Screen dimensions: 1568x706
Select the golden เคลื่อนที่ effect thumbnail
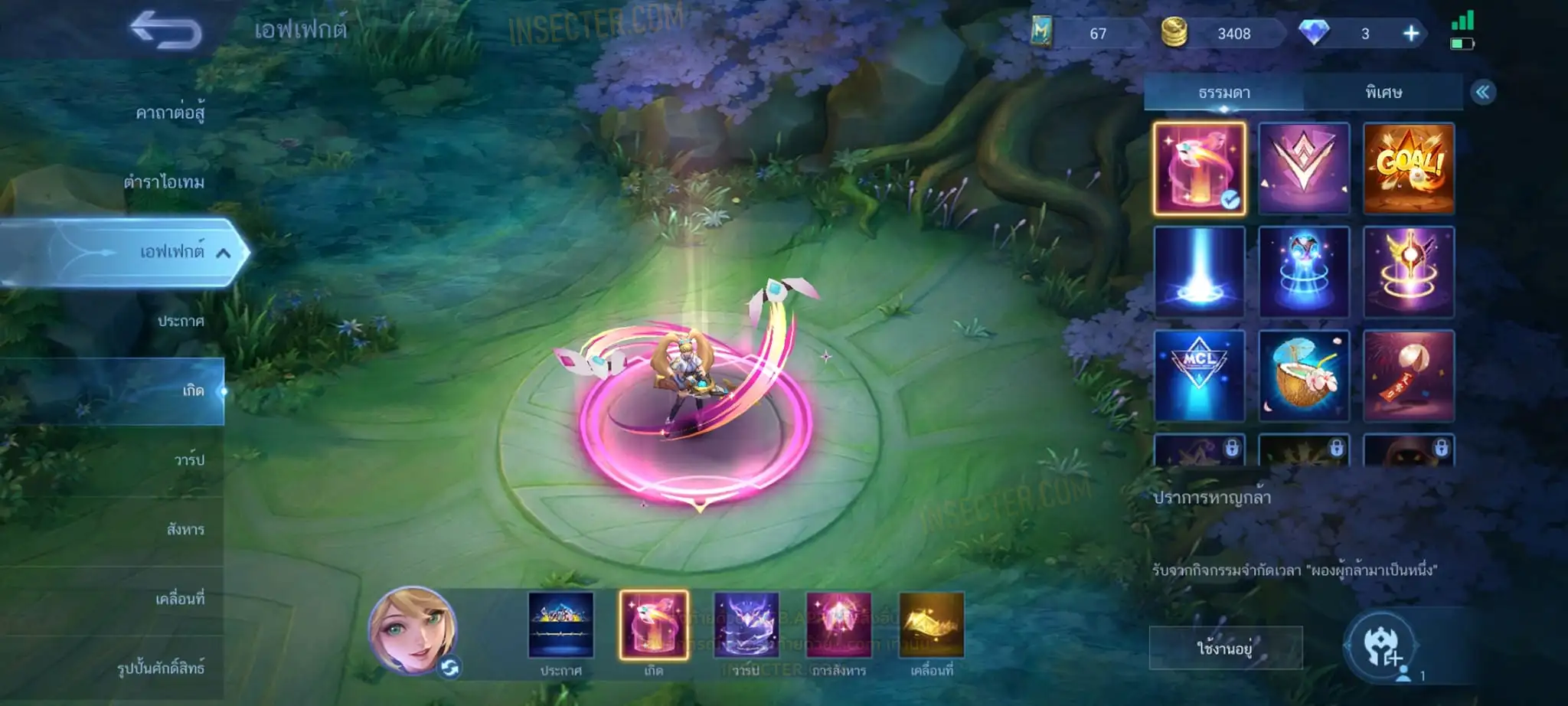pyautogui.click(x=931, y=625)
